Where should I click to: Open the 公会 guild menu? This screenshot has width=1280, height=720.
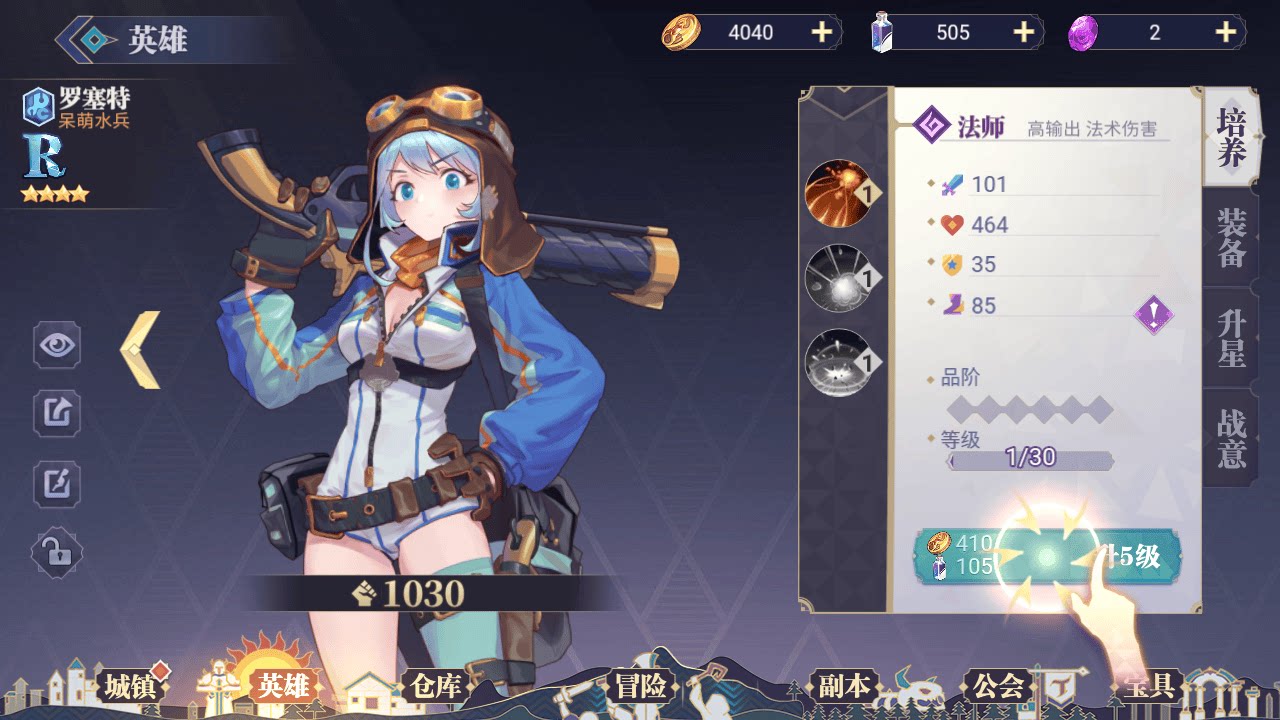[997, 686]
